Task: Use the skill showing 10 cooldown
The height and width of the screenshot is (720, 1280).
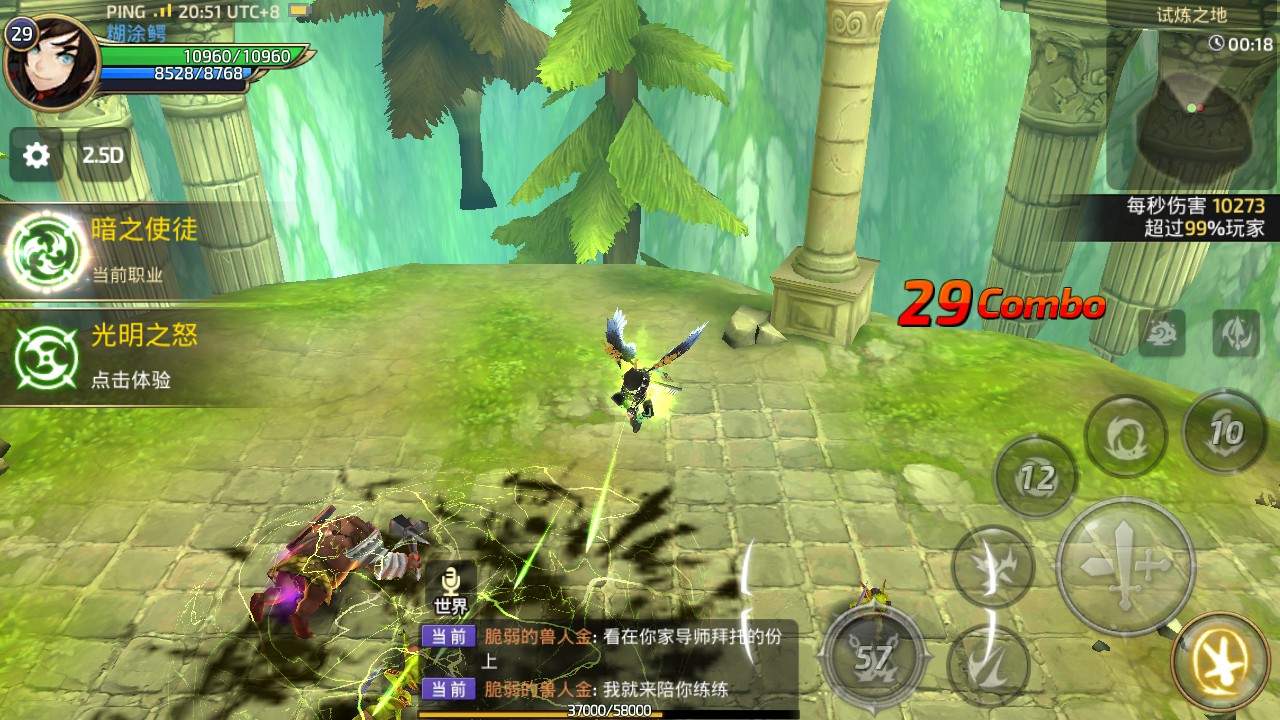Action: coord(1224,433)
